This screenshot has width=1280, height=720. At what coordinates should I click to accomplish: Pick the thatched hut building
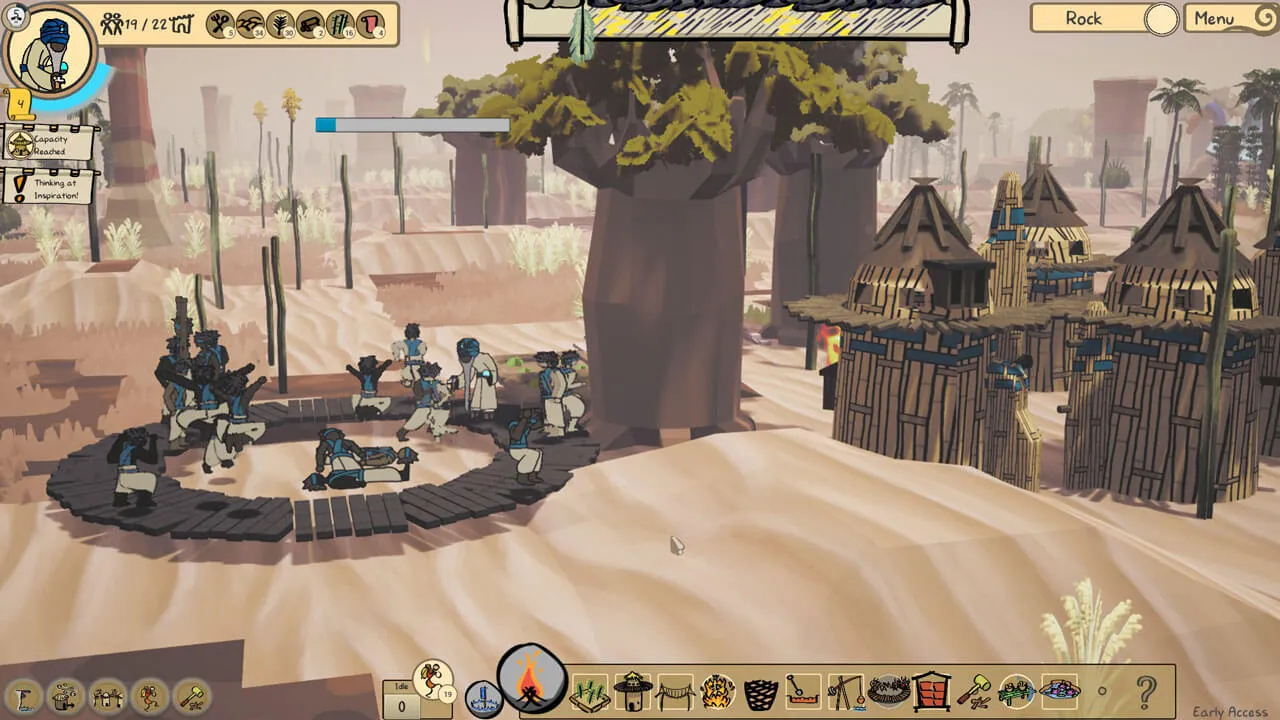(633, 690)
